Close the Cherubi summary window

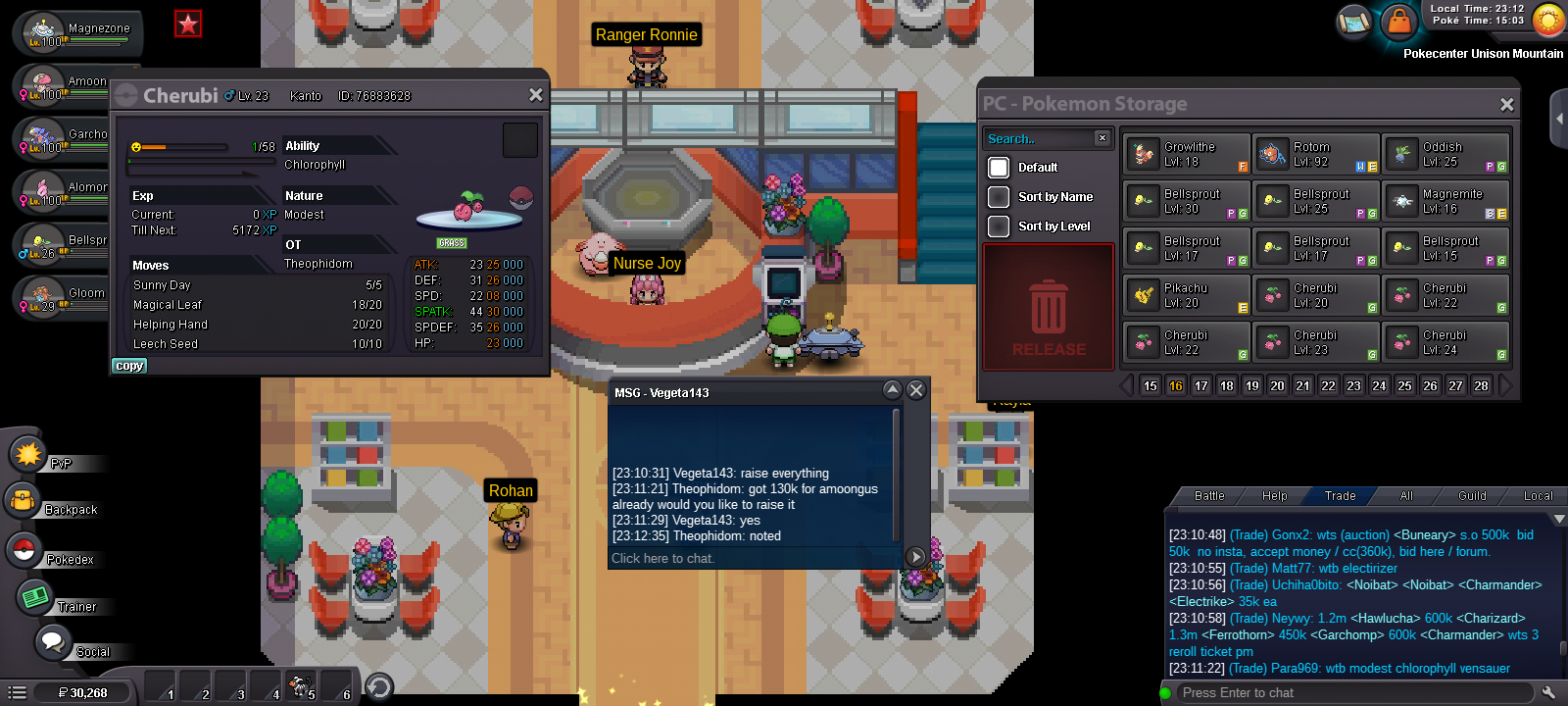535,95
